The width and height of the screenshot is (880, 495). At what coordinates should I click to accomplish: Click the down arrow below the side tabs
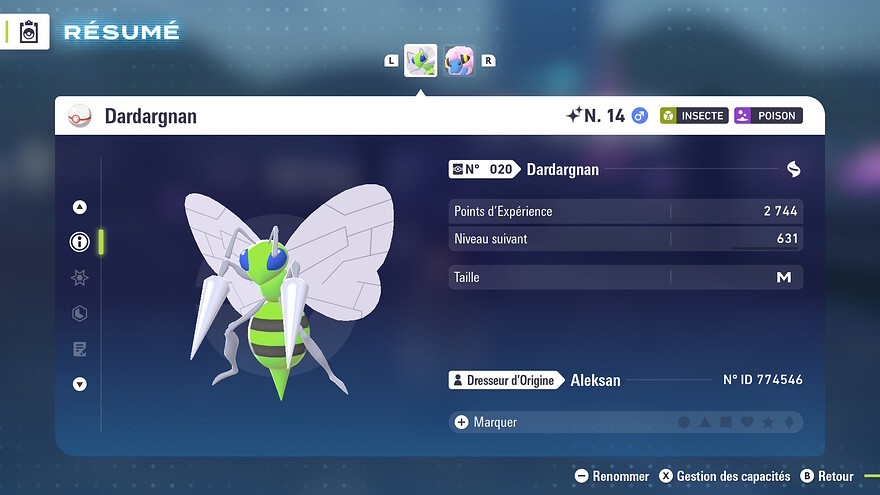80,384
